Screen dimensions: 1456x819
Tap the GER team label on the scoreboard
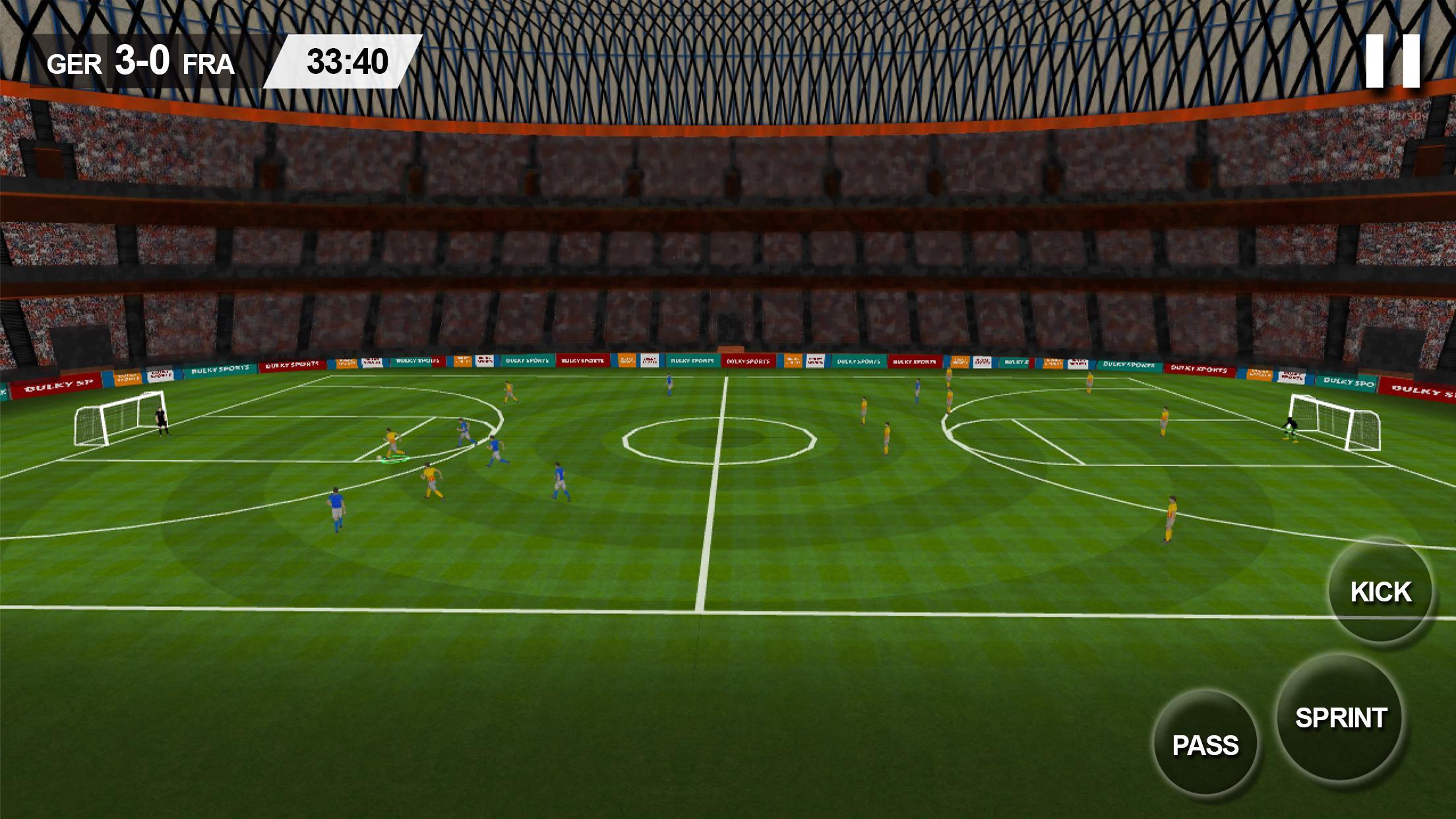pyautogui.click(x=73, y=63)
